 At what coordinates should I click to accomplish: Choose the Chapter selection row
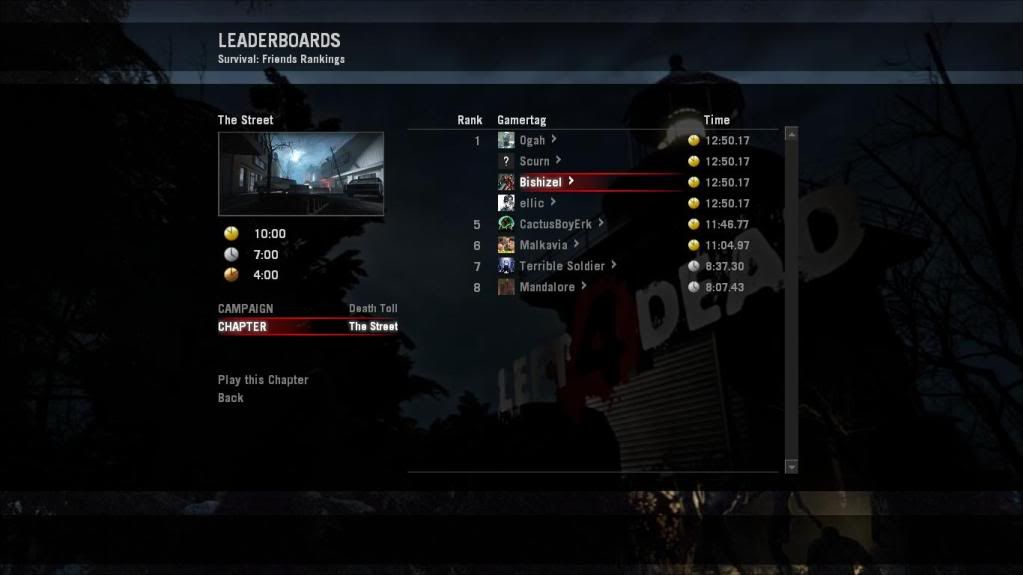[307, 327]
